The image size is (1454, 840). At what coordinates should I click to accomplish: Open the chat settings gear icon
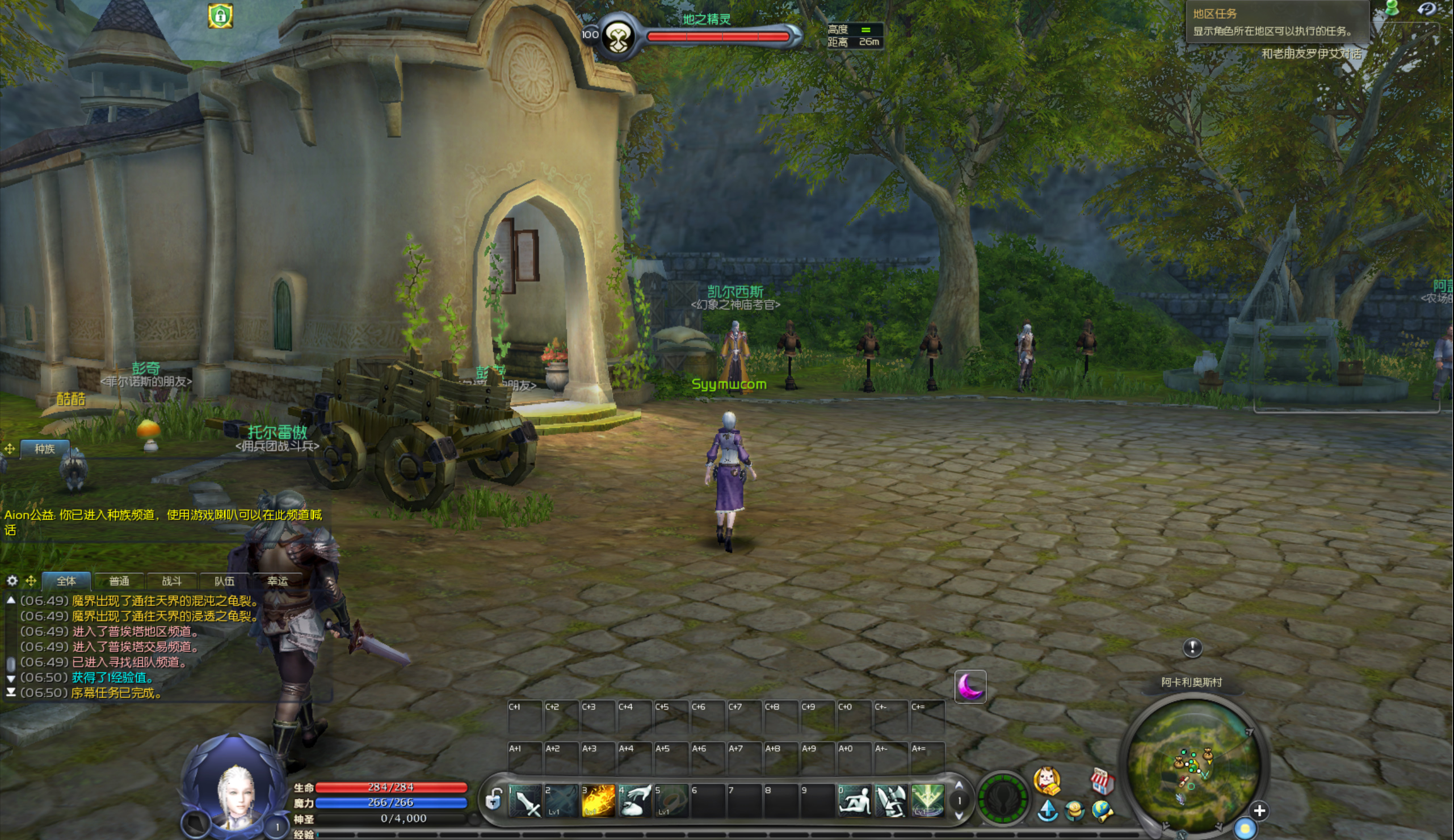pos(12,581)
